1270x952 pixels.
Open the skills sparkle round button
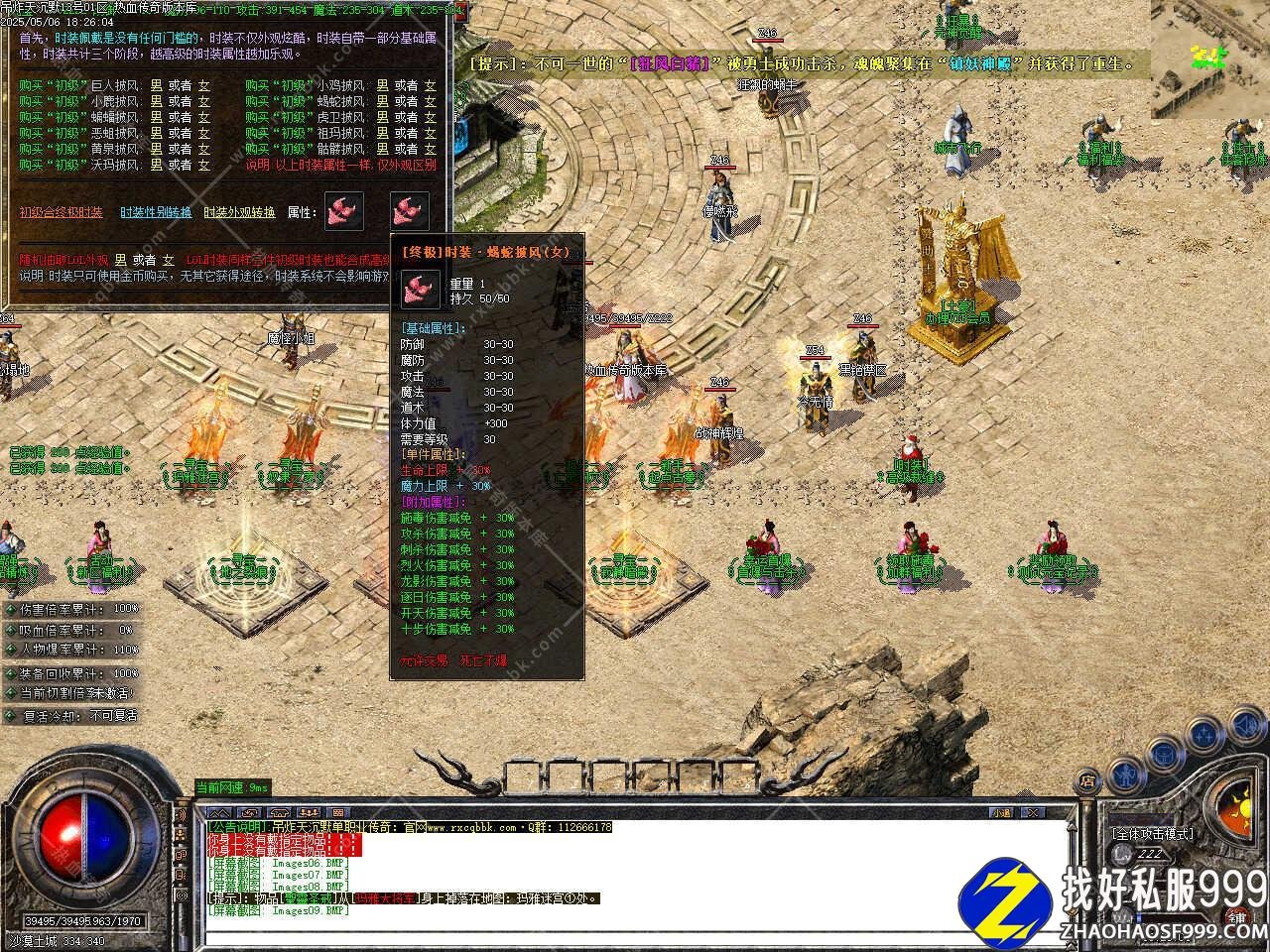click(x=1204, y=735)
